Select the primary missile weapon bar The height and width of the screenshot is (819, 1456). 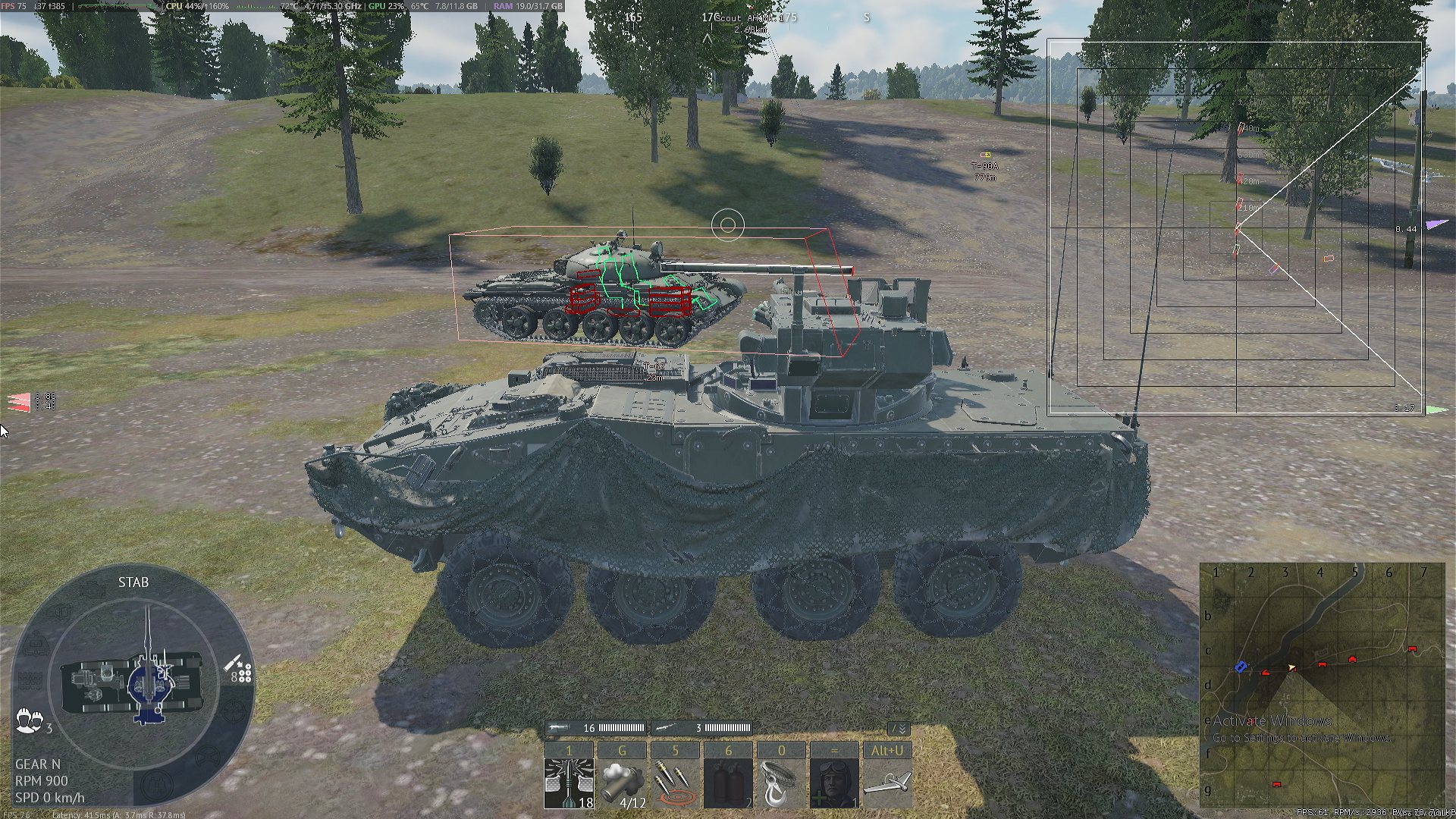[597, 728]
